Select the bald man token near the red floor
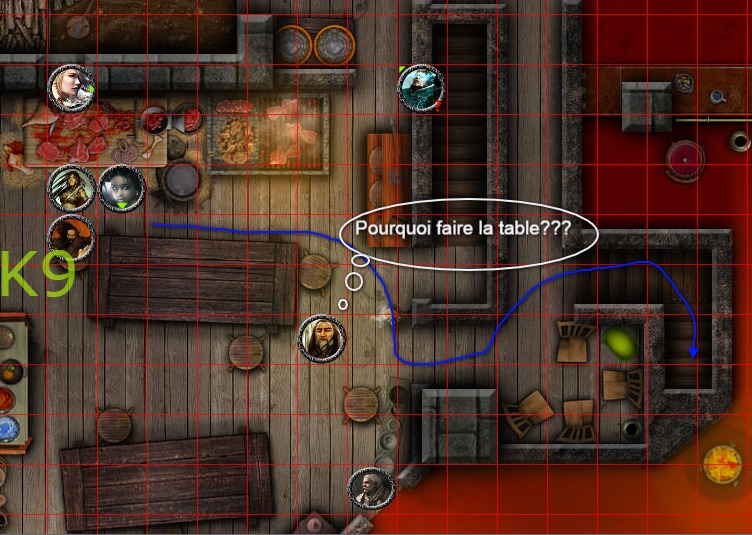Viewport: 752px width, 535px height. click(x=371, y=490)
